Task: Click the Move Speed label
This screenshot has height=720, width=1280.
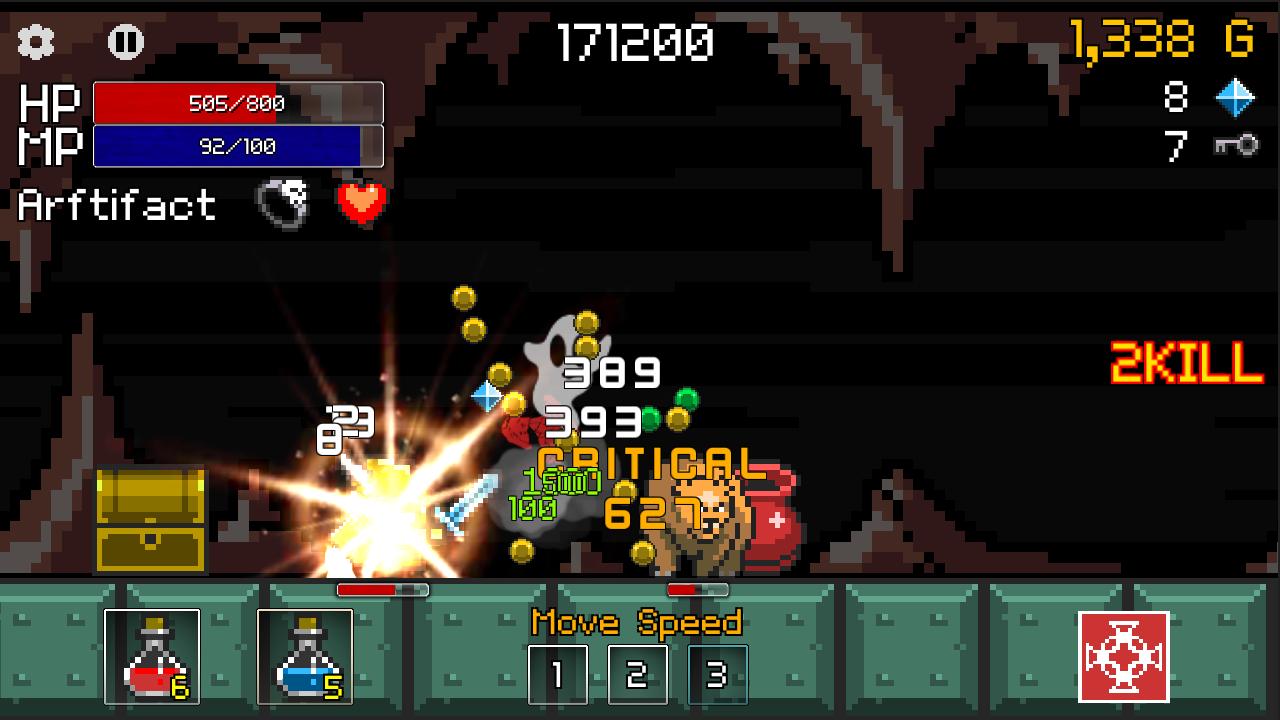Action: [636, 622]
